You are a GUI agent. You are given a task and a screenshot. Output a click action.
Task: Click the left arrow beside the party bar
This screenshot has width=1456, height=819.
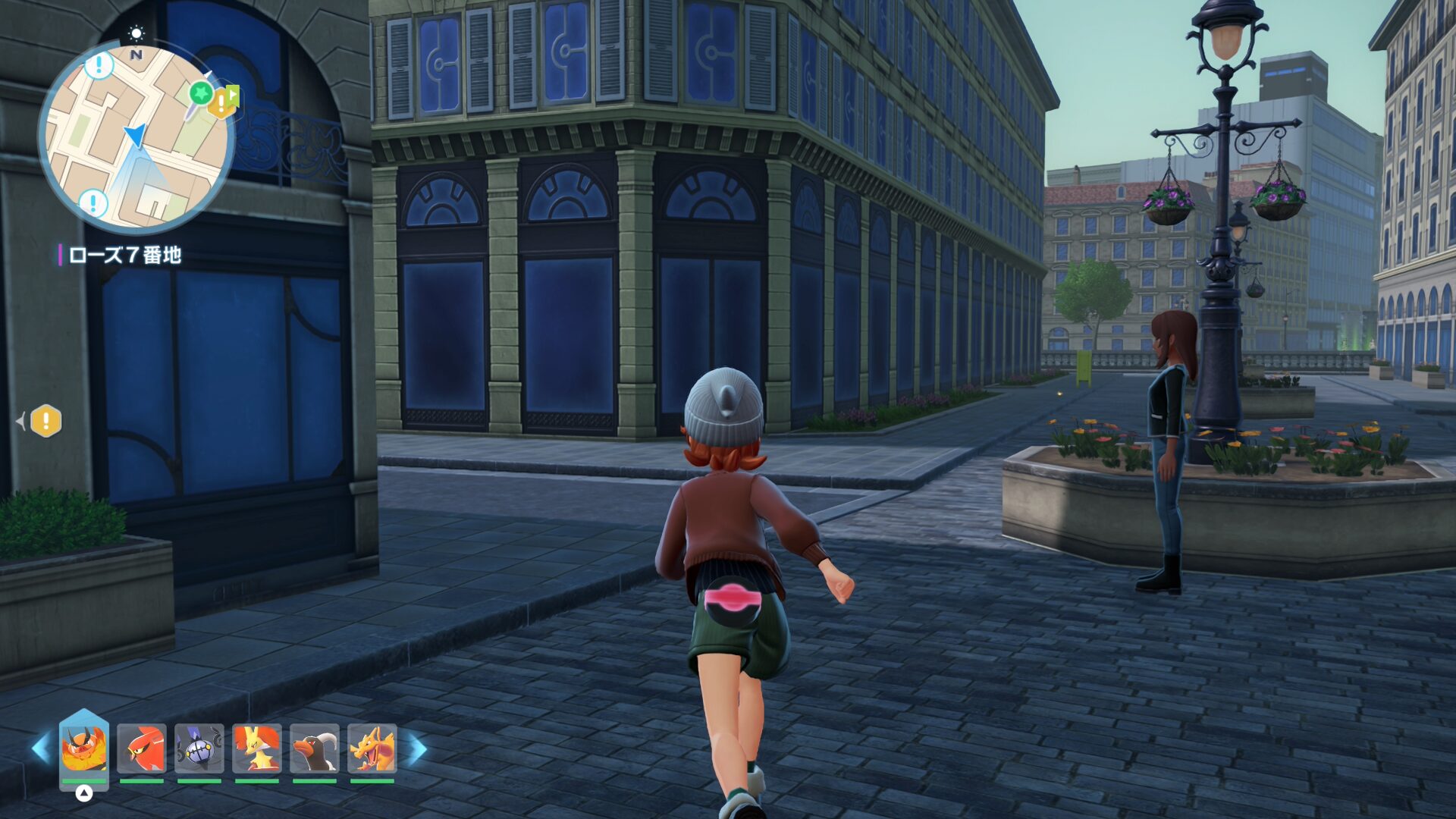tap(40, 749)
